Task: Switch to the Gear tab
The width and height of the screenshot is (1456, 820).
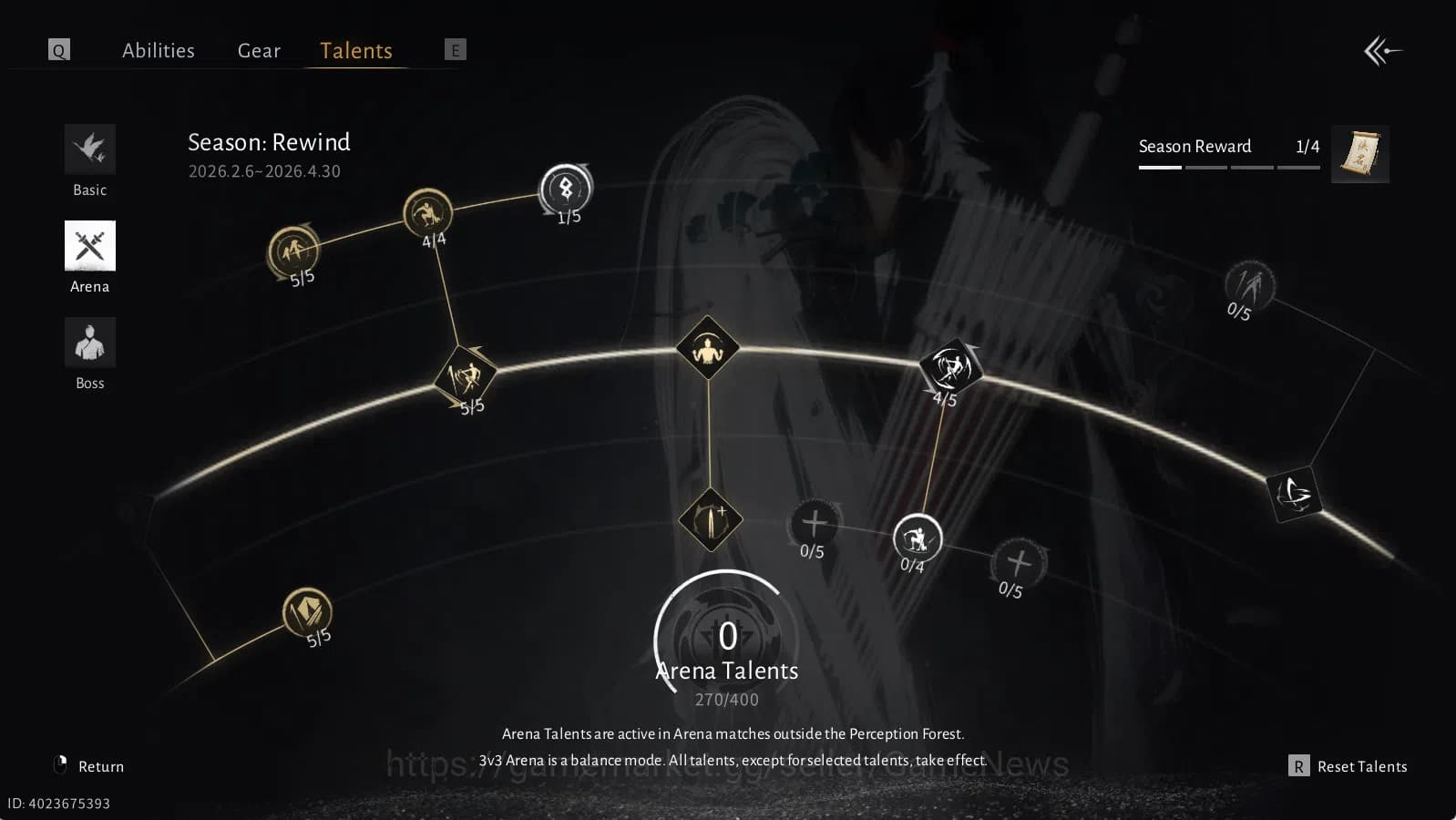Action: click(259, 51)
